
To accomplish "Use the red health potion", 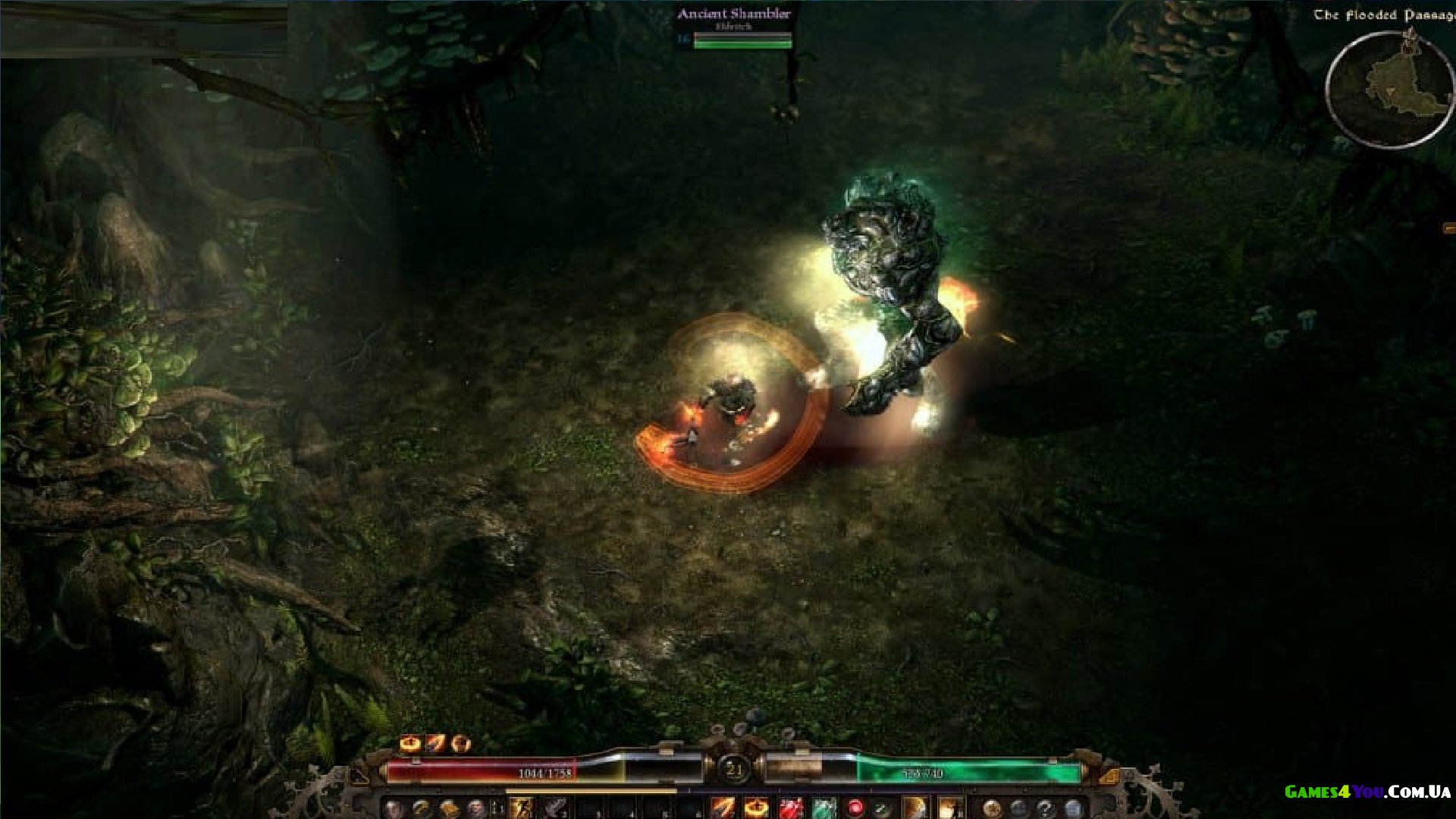I will point(791,808).
